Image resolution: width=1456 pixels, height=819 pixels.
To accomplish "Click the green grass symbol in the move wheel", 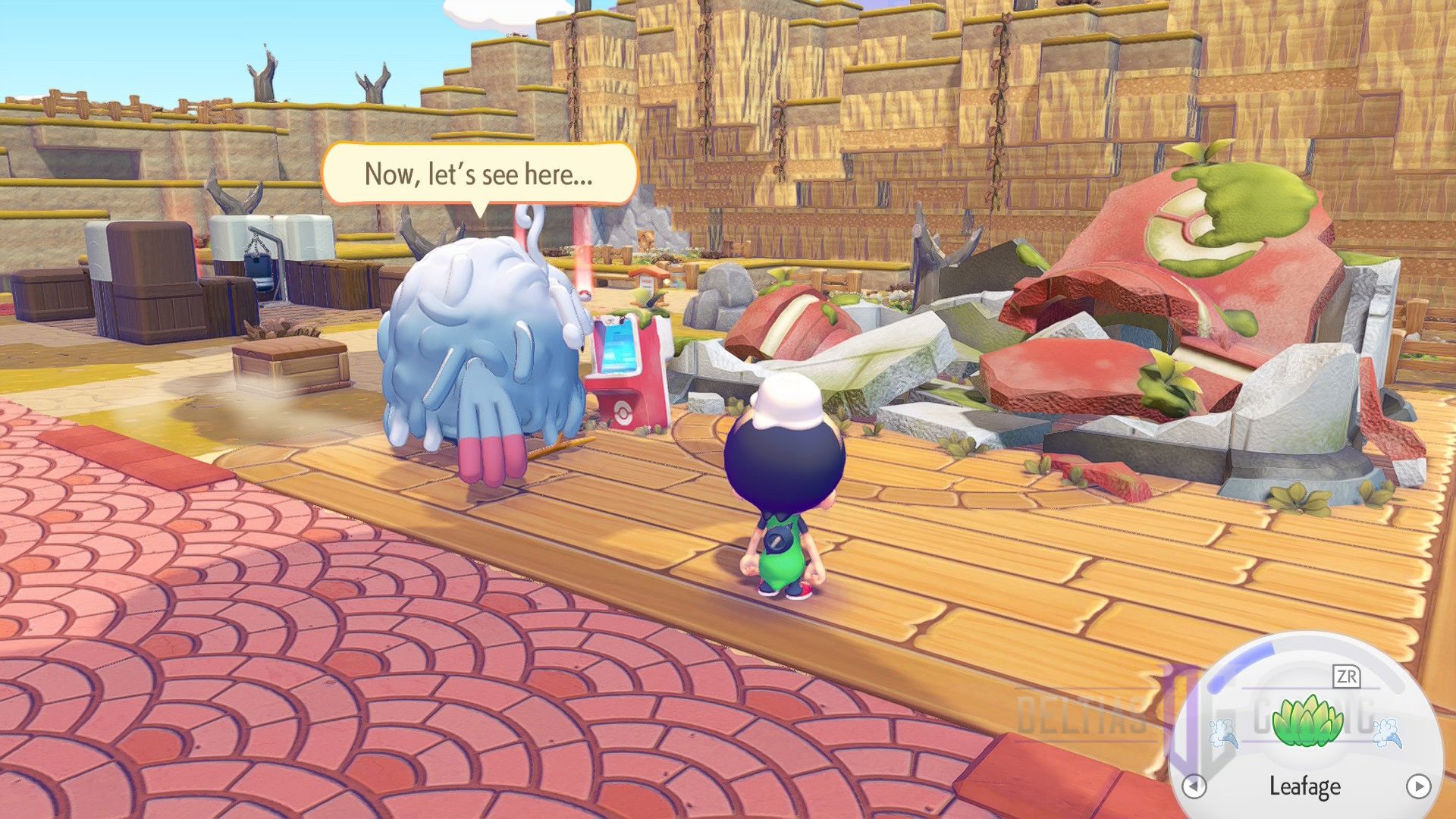I will coord(1307,720).
